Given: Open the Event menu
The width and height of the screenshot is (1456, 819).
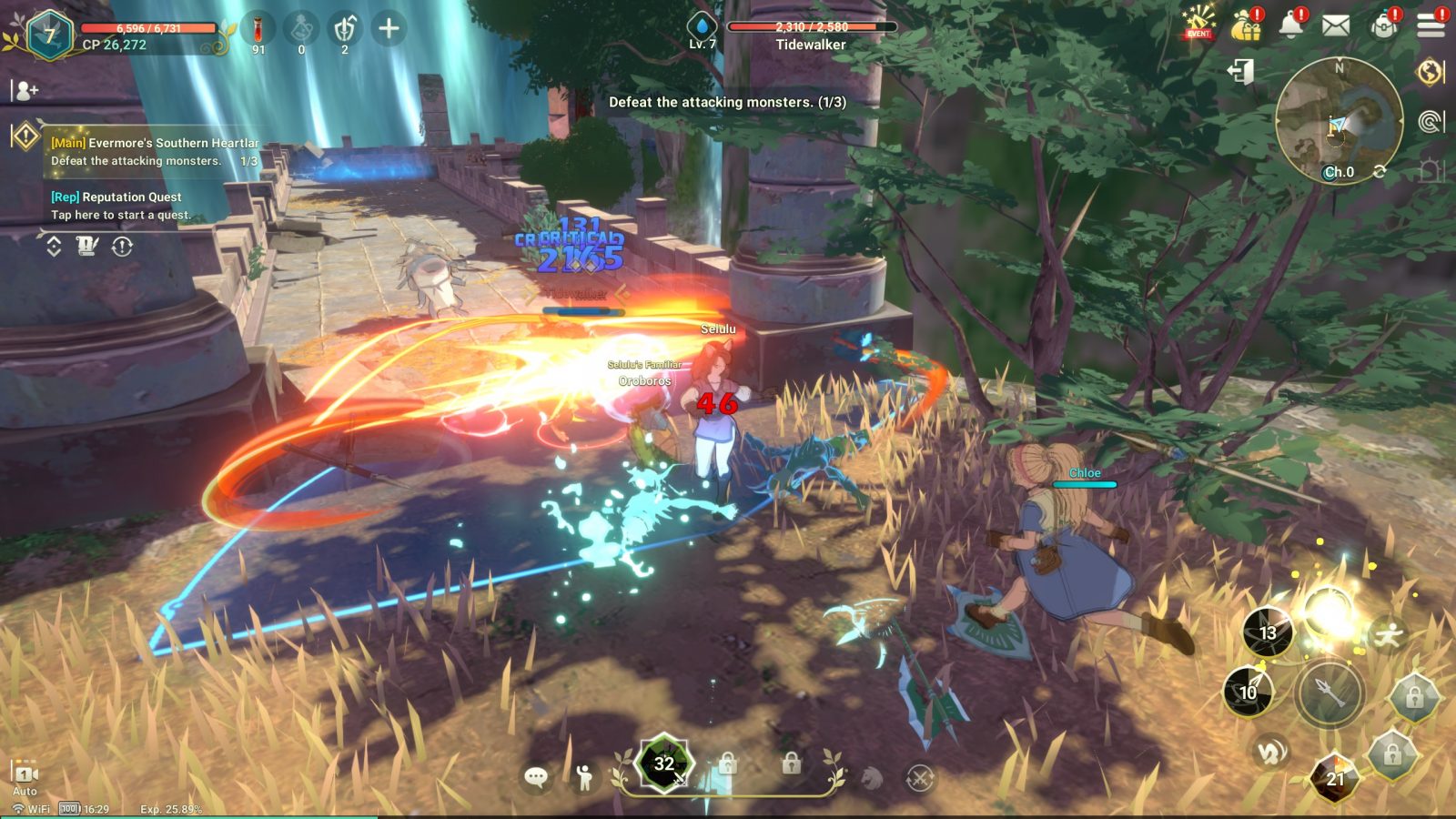Looking at the screenshot, I should point(1198,25).
